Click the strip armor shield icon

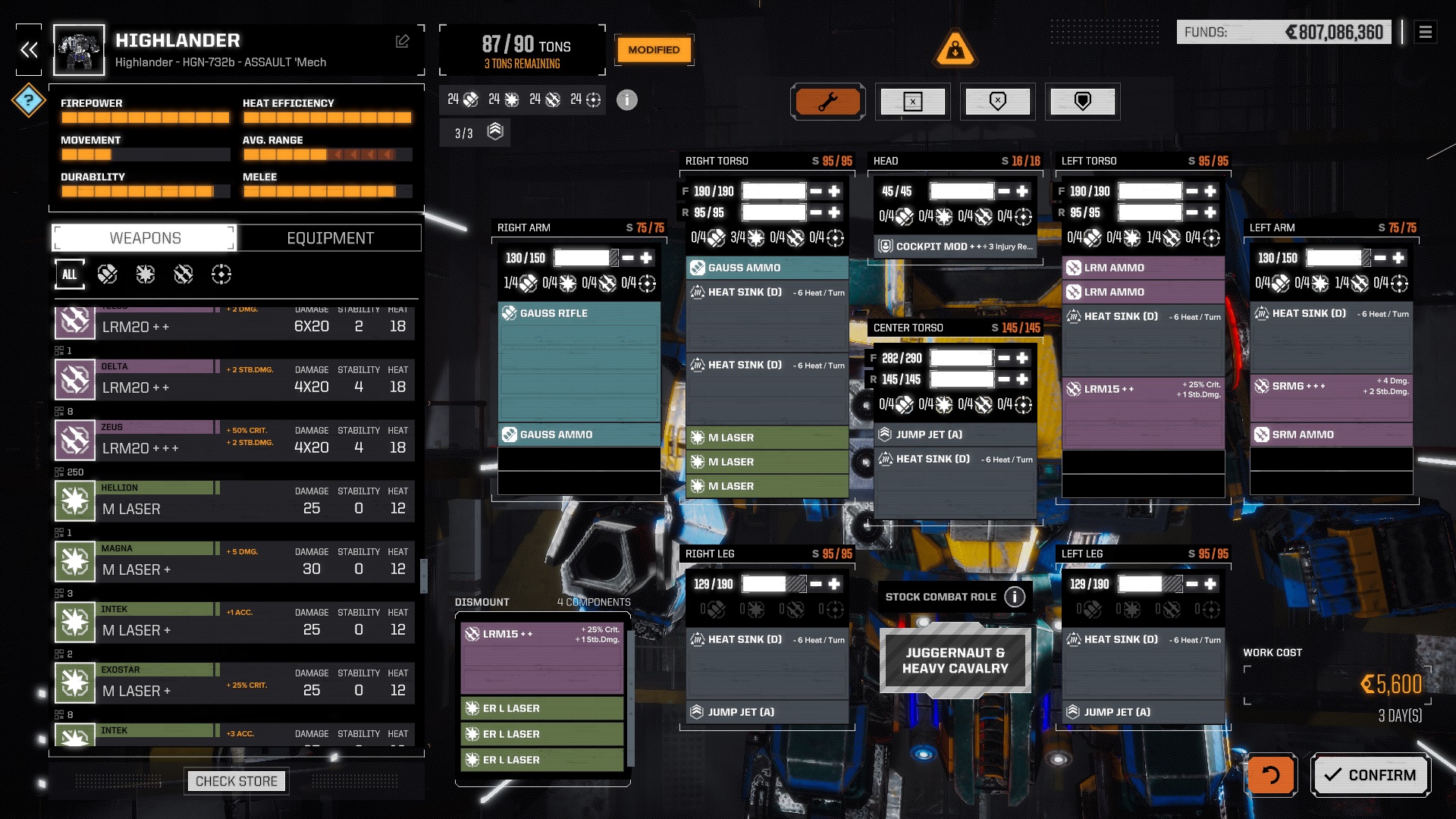(998, 101)
